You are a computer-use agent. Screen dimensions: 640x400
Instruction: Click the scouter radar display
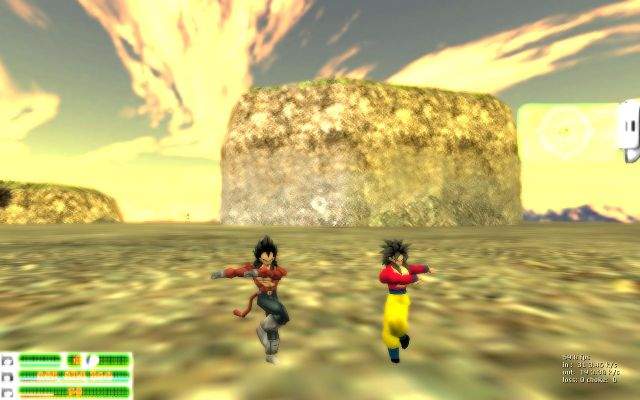point(566,132)
